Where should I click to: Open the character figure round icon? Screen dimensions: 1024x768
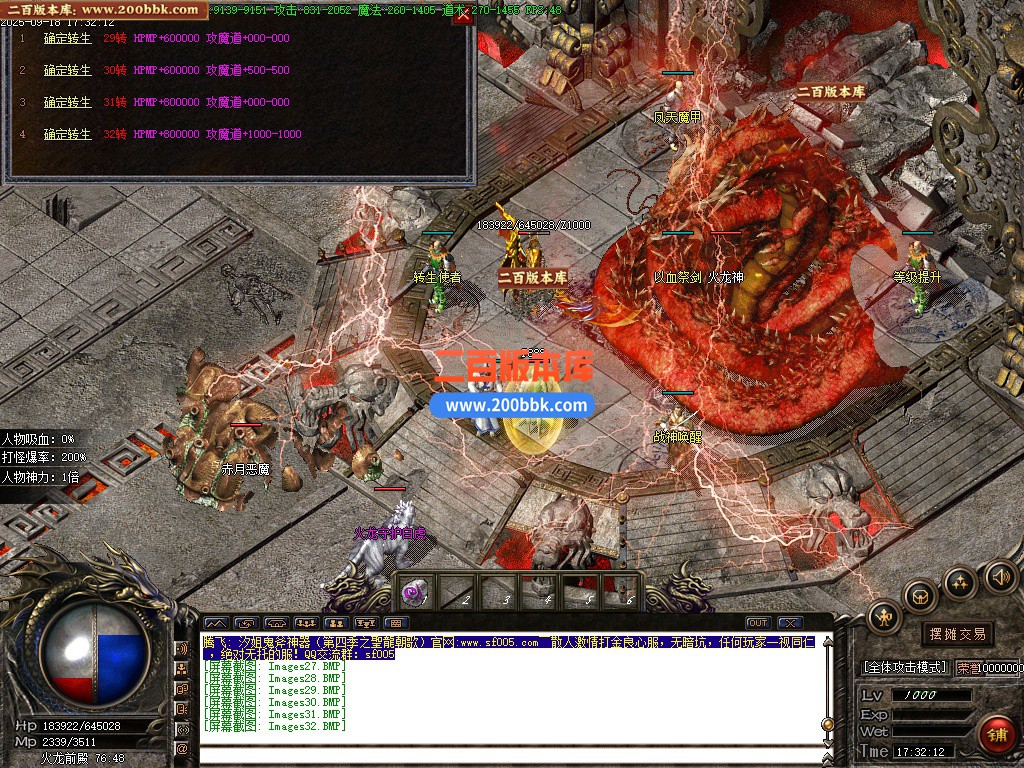[x=885, y=615]
